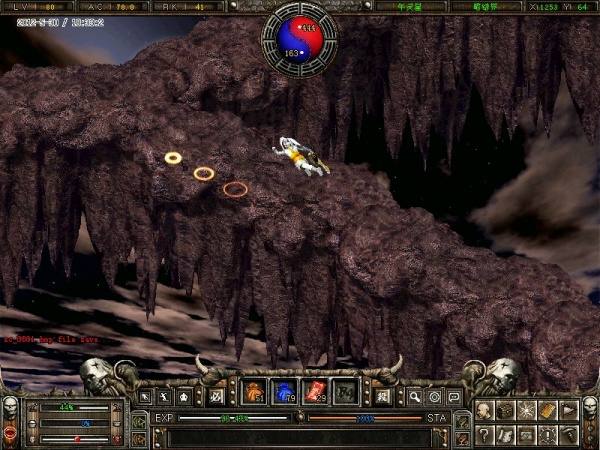Click the empty F4 hotbar slot
600x450 pixels.
coord(345,393)
